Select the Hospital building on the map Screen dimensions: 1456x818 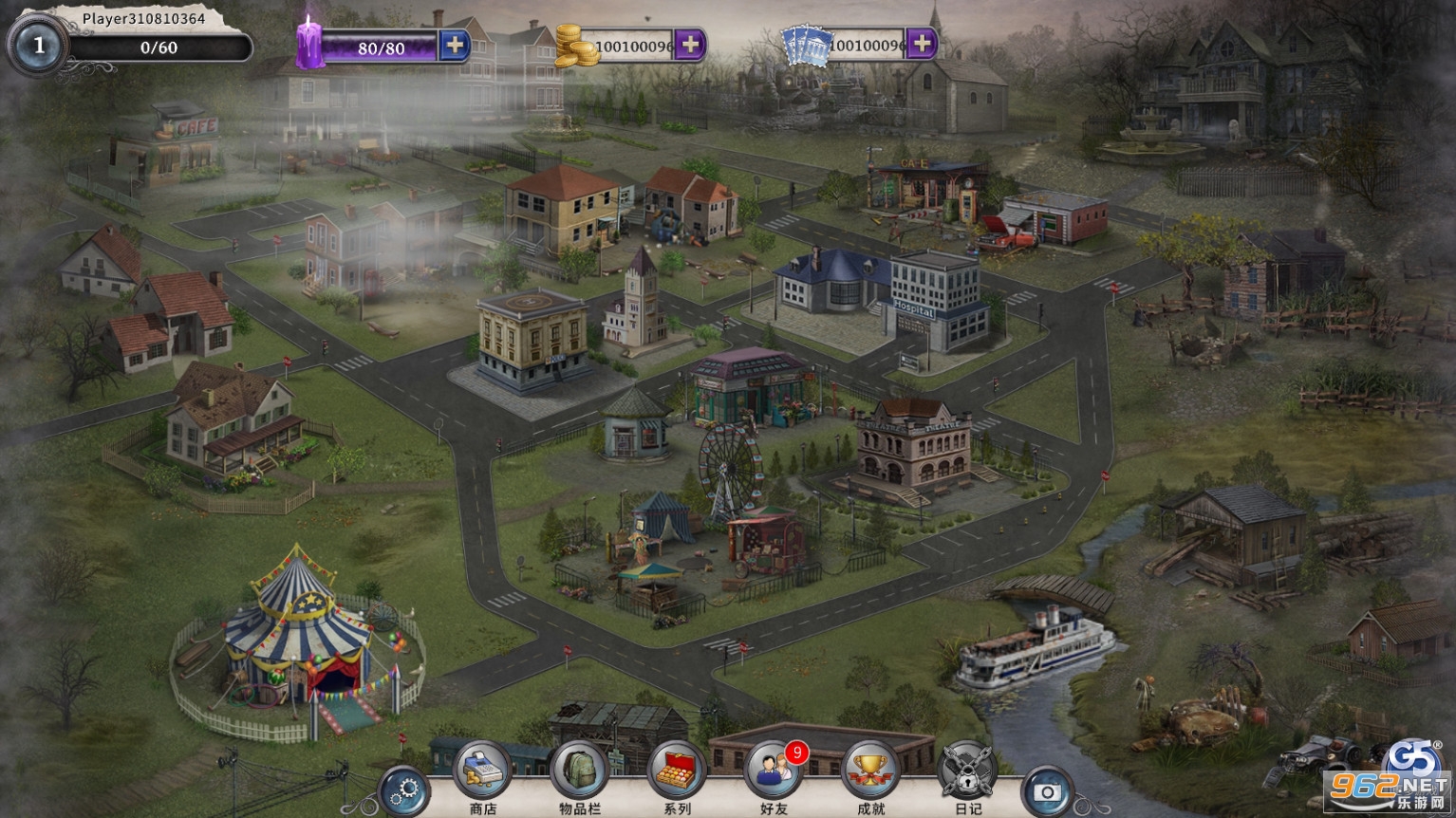pos(935,299)
